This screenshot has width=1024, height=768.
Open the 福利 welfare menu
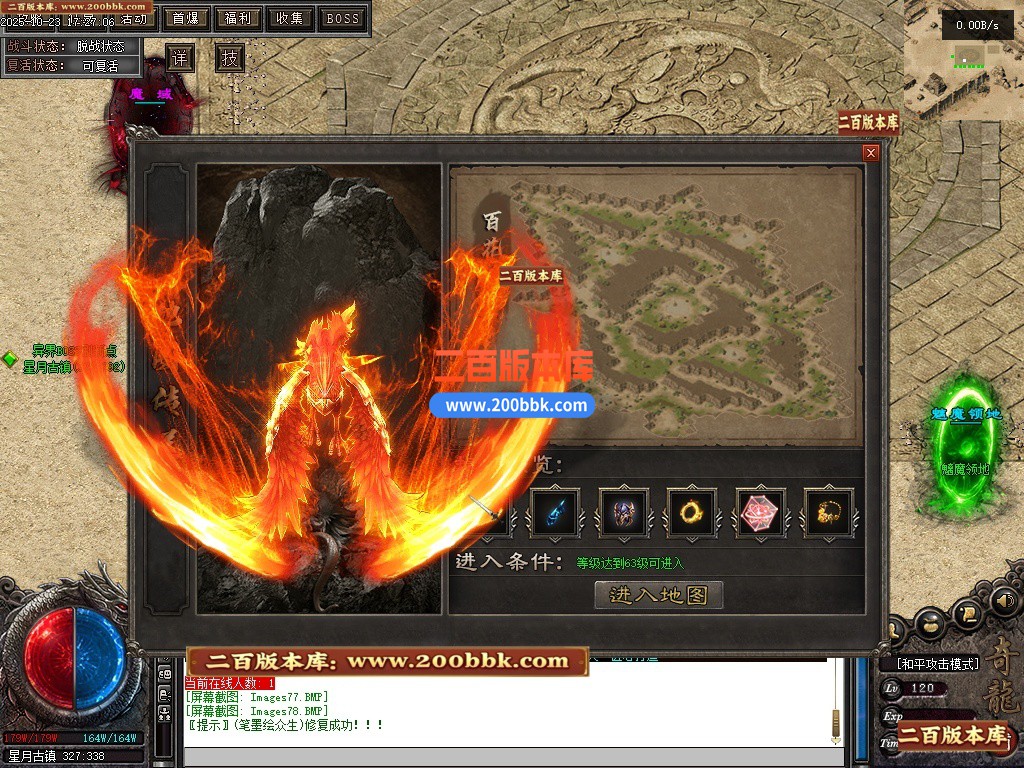point(238,18)
